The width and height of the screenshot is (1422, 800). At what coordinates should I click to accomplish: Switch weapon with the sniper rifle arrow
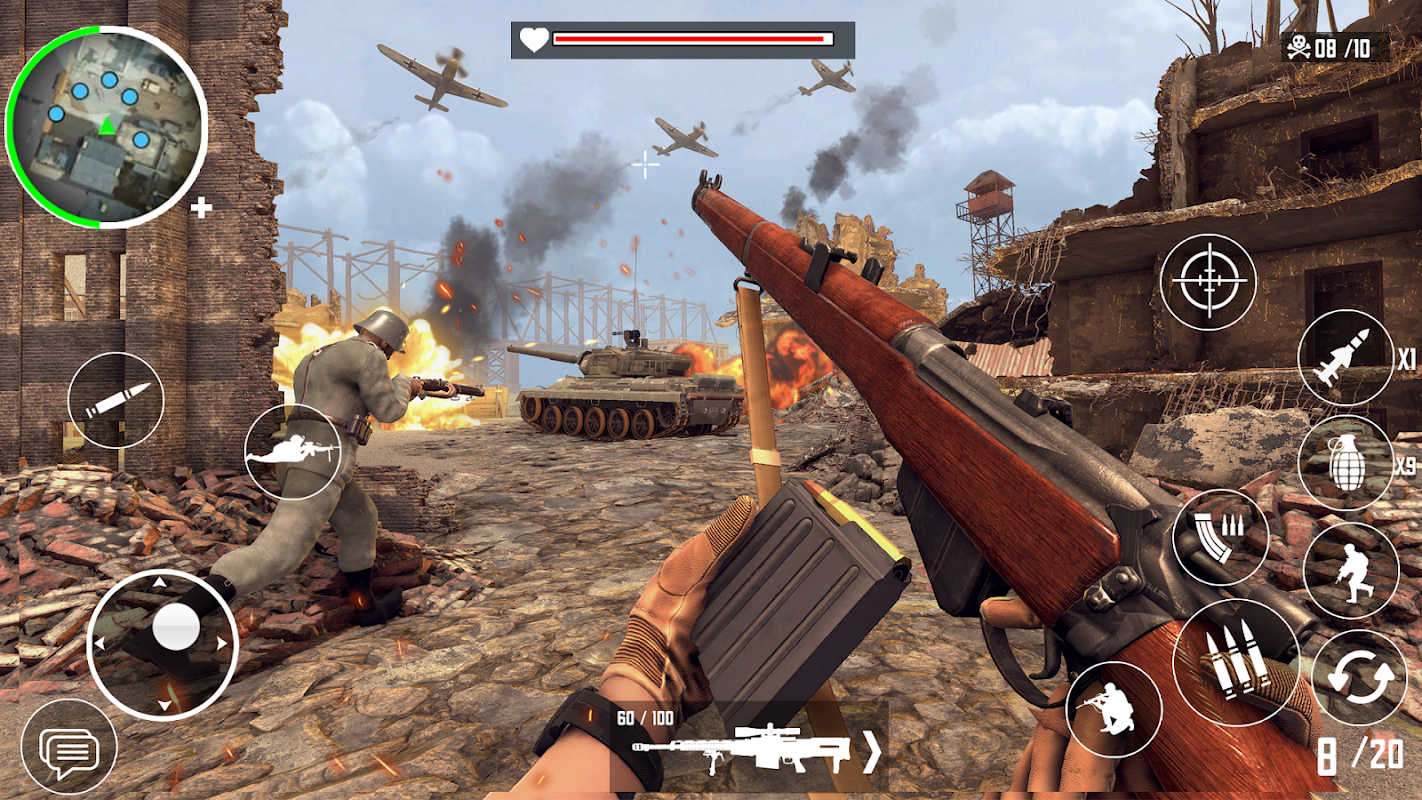click(x=872, y=751)
